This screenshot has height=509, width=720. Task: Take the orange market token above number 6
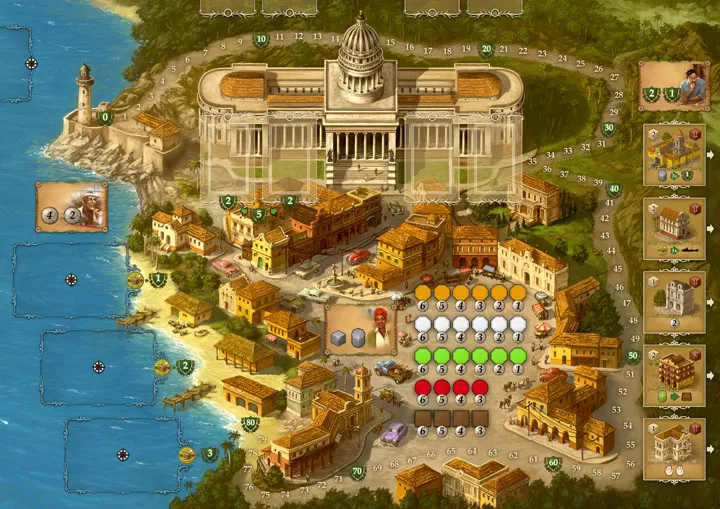(422, 292)
